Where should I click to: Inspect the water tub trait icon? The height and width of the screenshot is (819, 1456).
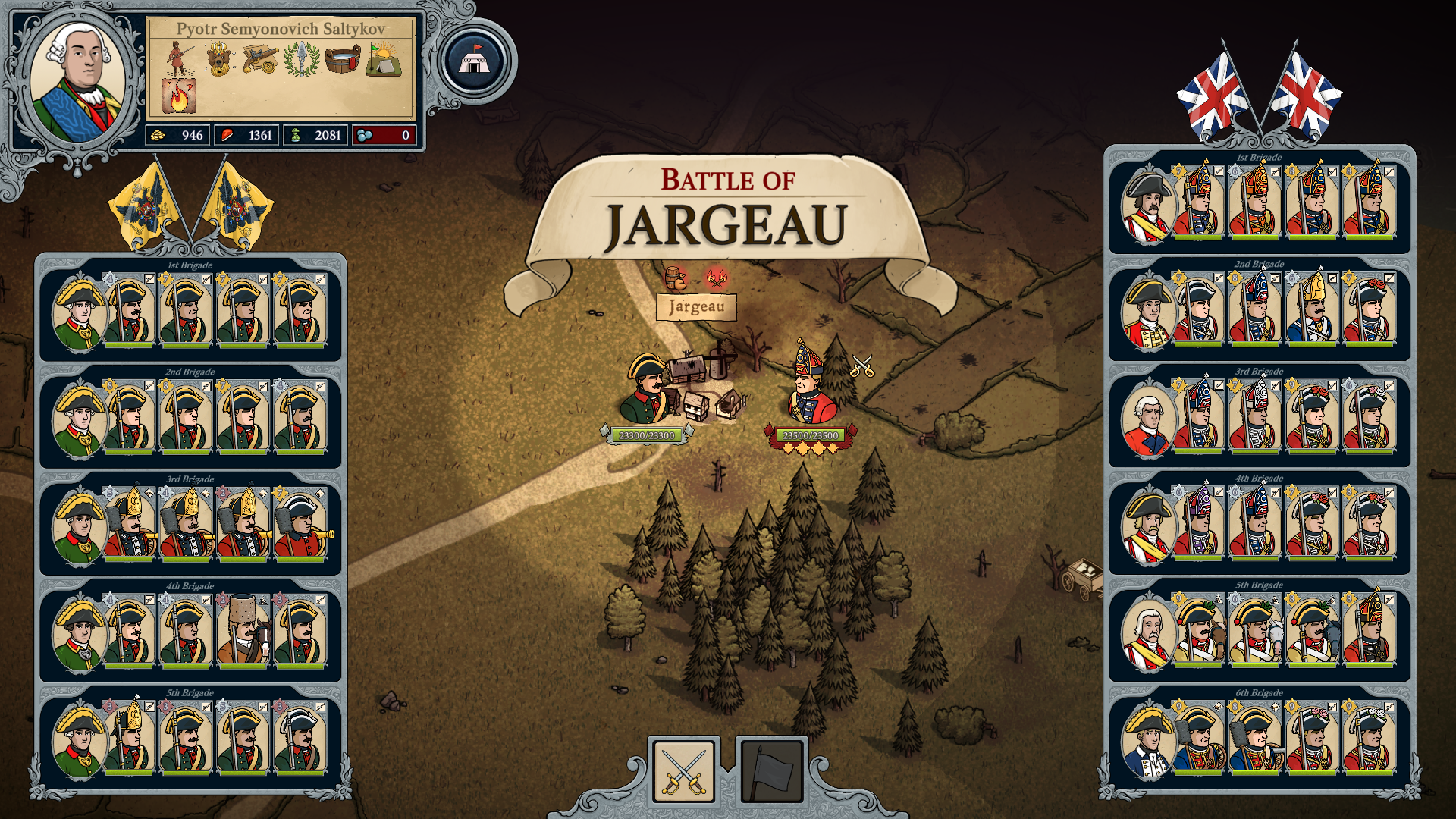pos(343,59)
